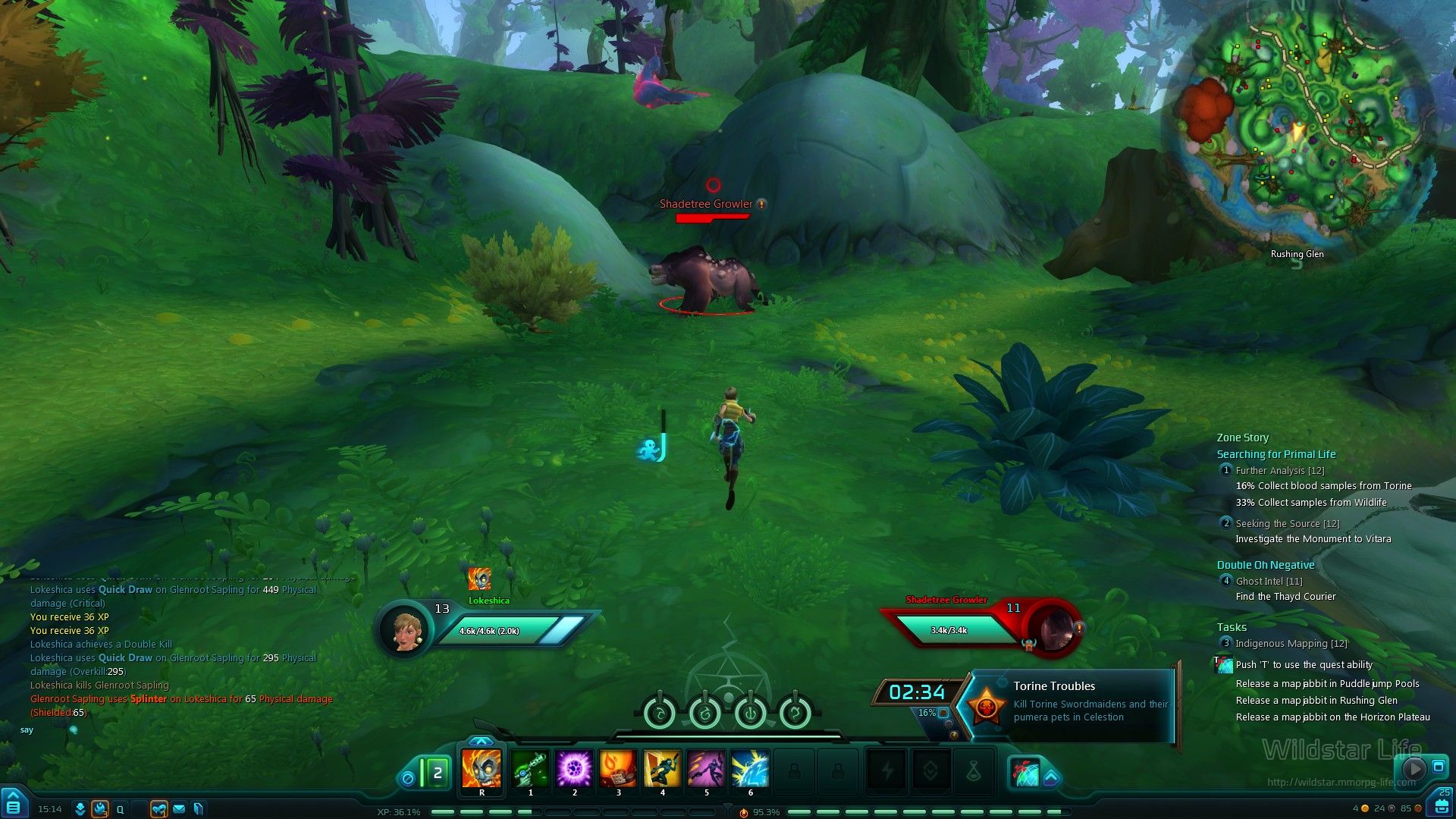Cast the purple orb ability in slot 2
Image resolution: width=1456 pixels, height=819 pixels.
(x=574, y=769)
